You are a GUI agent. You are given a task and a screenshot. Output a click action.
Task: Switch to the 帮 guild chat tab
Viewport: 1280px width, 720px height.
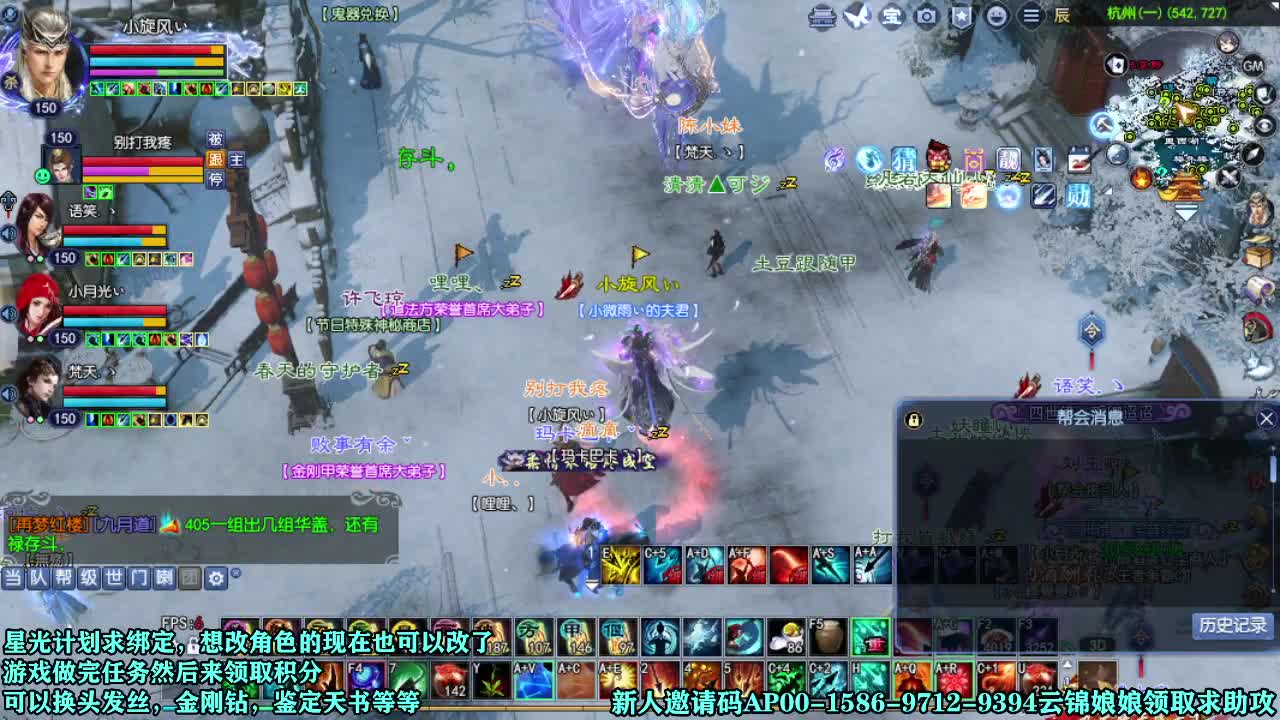tap(64, 578)
